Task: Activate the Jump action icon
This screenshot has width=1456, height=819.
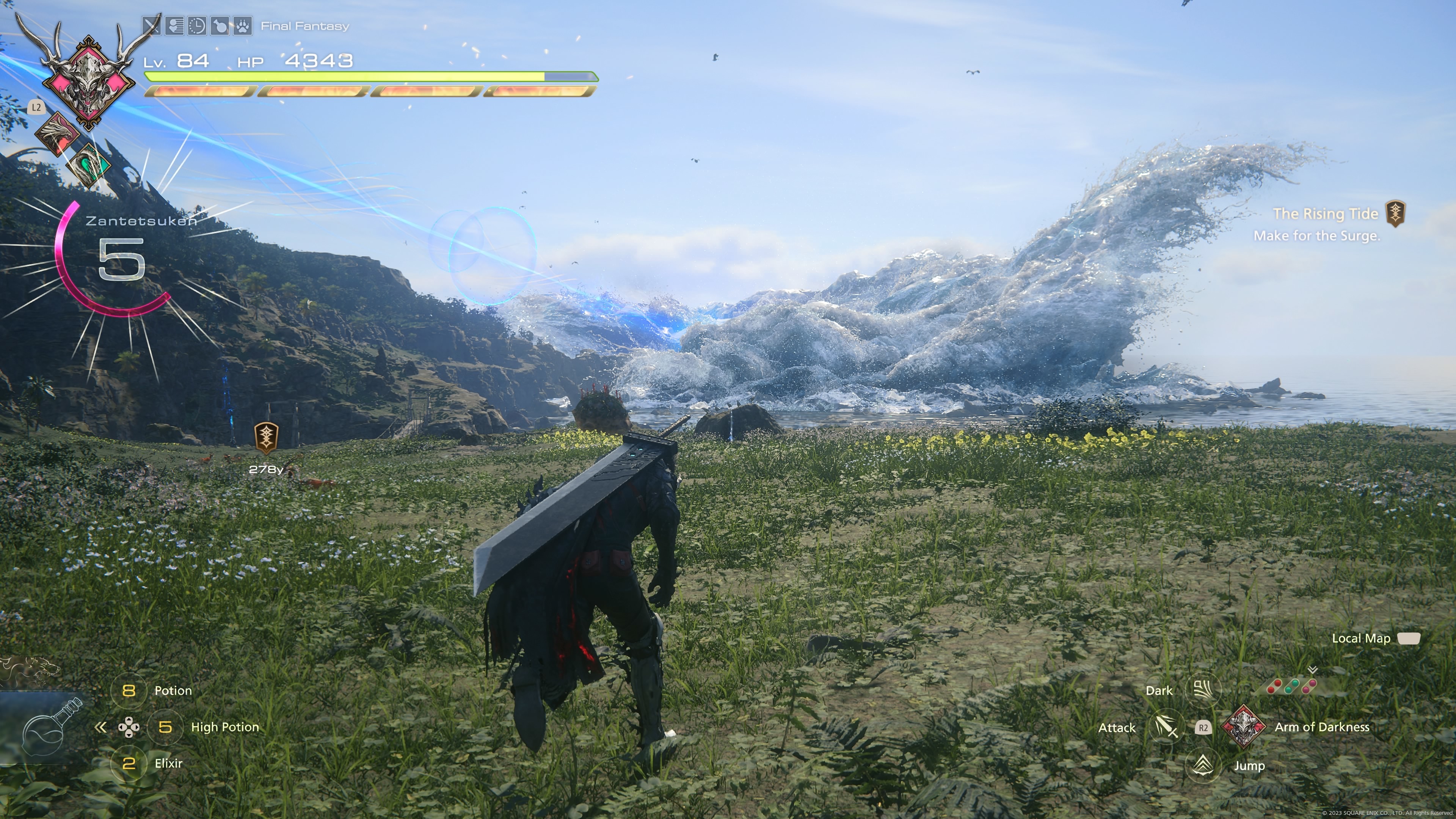Action: pos(1202,765)
